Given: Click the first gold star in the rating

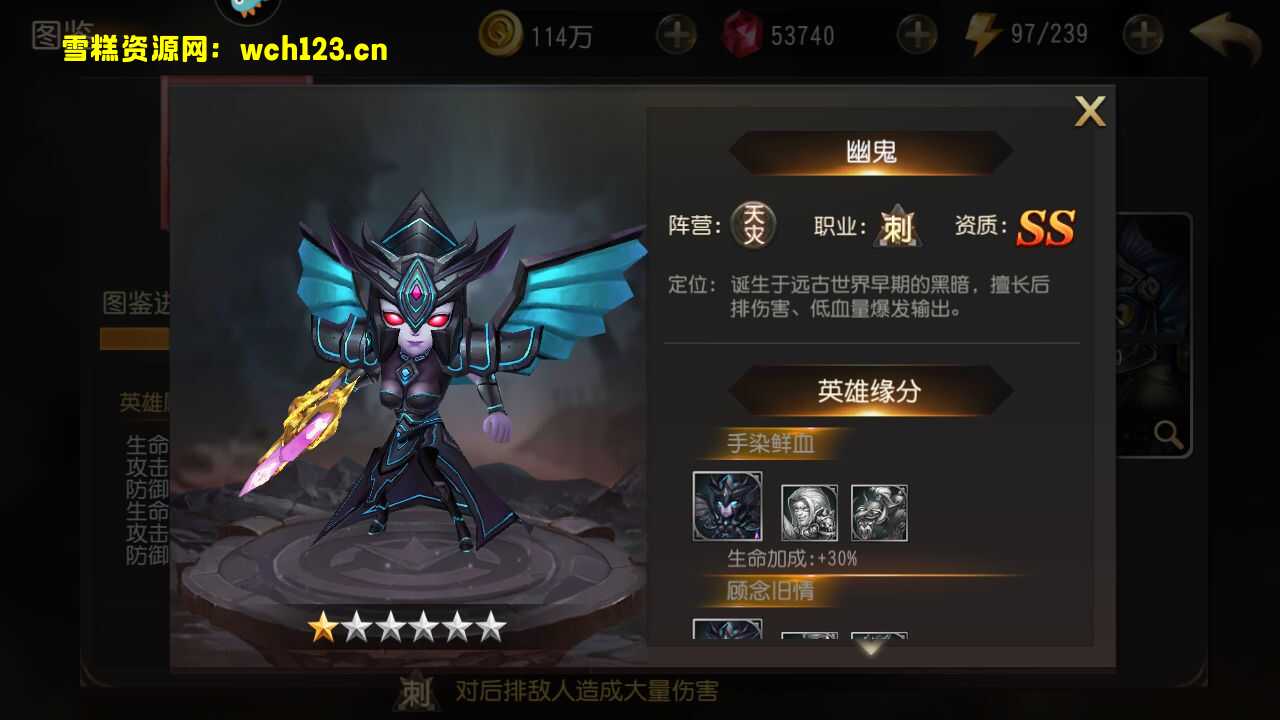Looking at the screenshot, I should point(325,627).
